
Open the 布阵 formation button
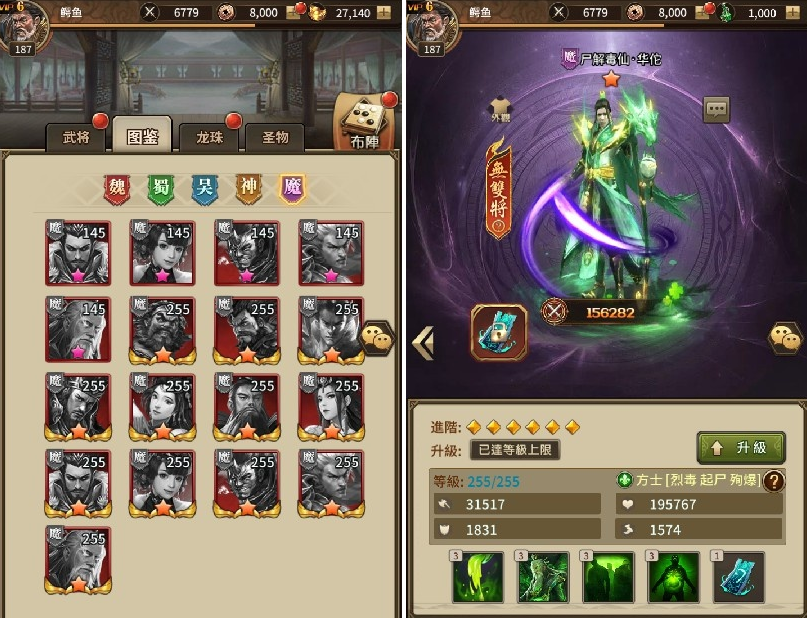coord(365,122)
